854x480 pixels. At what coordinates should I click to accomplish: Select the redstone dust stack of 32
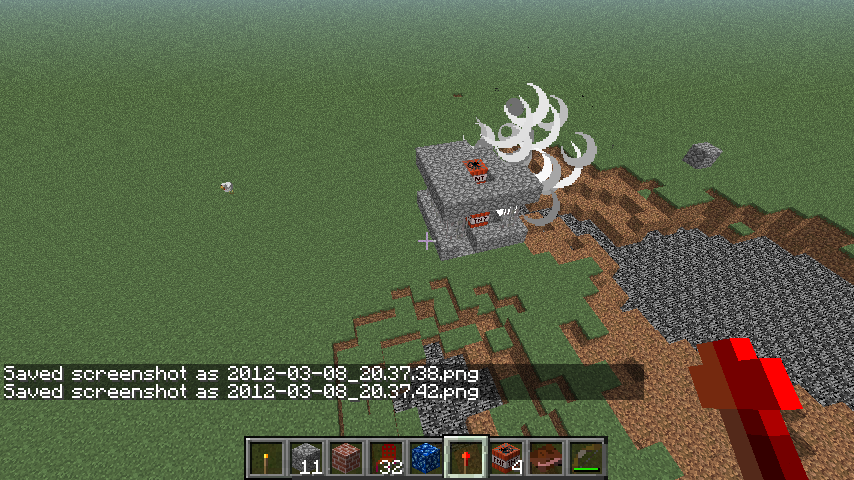point(385,458)
